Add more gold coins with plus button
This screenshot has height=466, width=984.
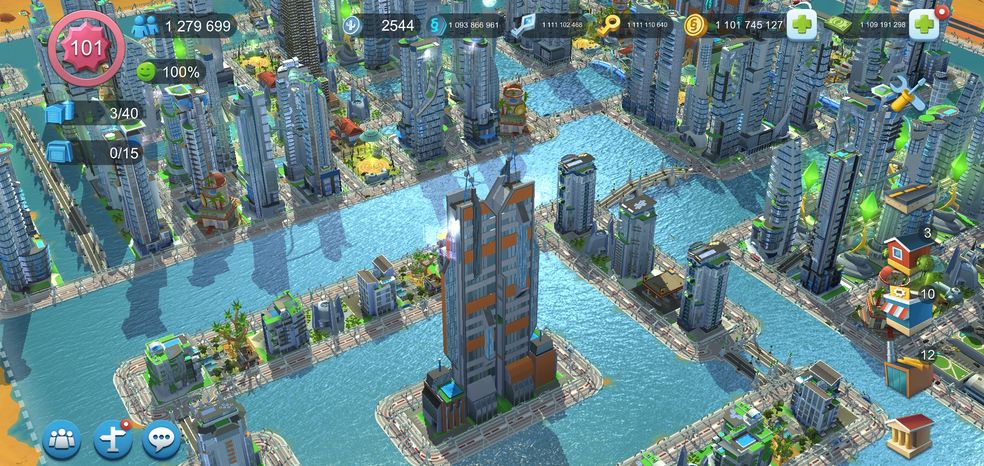pyautogui.click(x=802, y=26)
